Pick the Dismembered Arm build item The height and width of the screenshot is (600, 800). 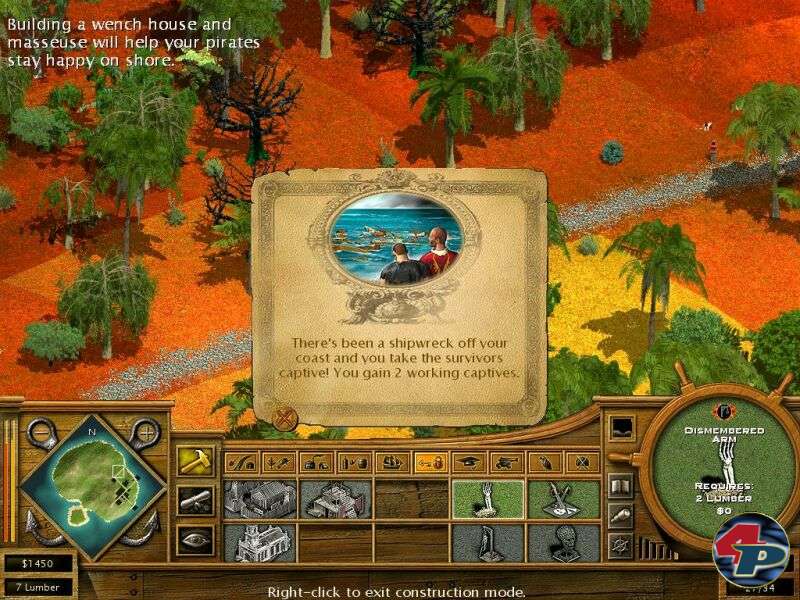coord(488,499)
